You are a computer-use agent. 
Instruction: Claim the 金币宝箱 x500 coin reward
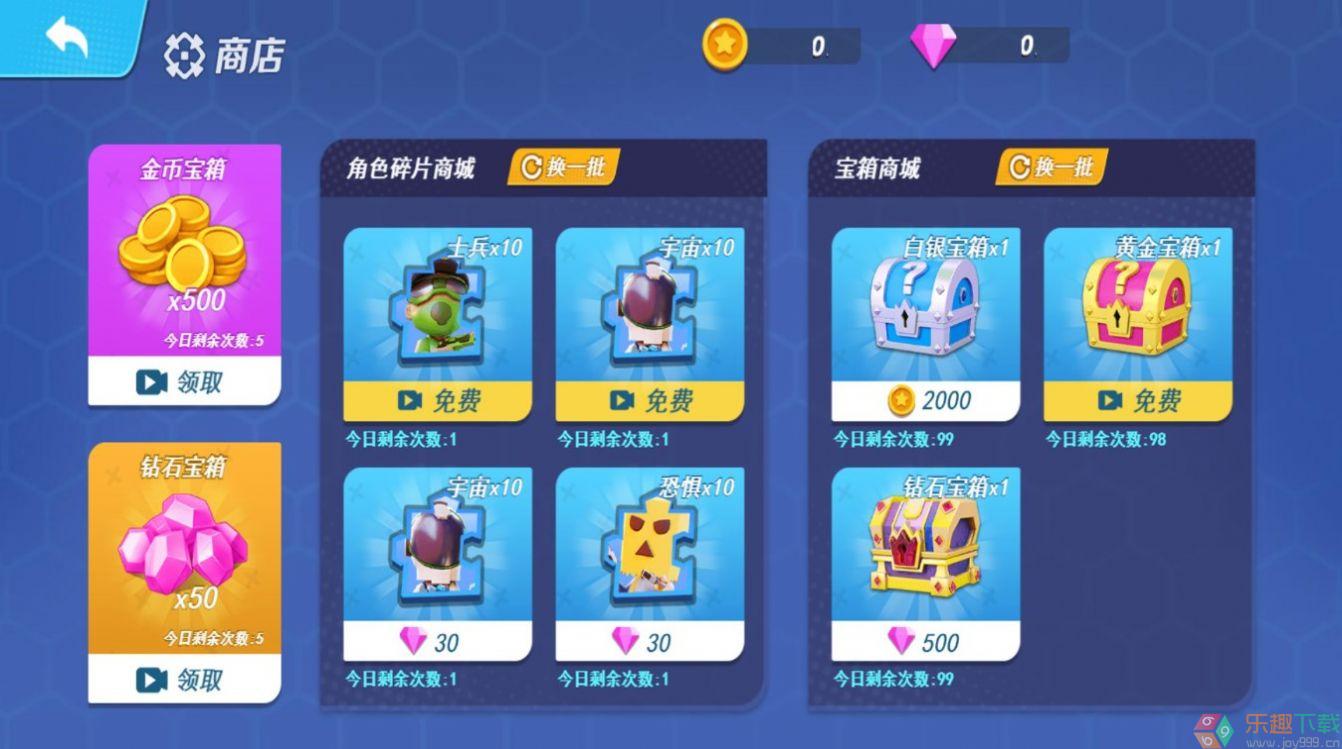pyautogui.click(x=184, y=381)
